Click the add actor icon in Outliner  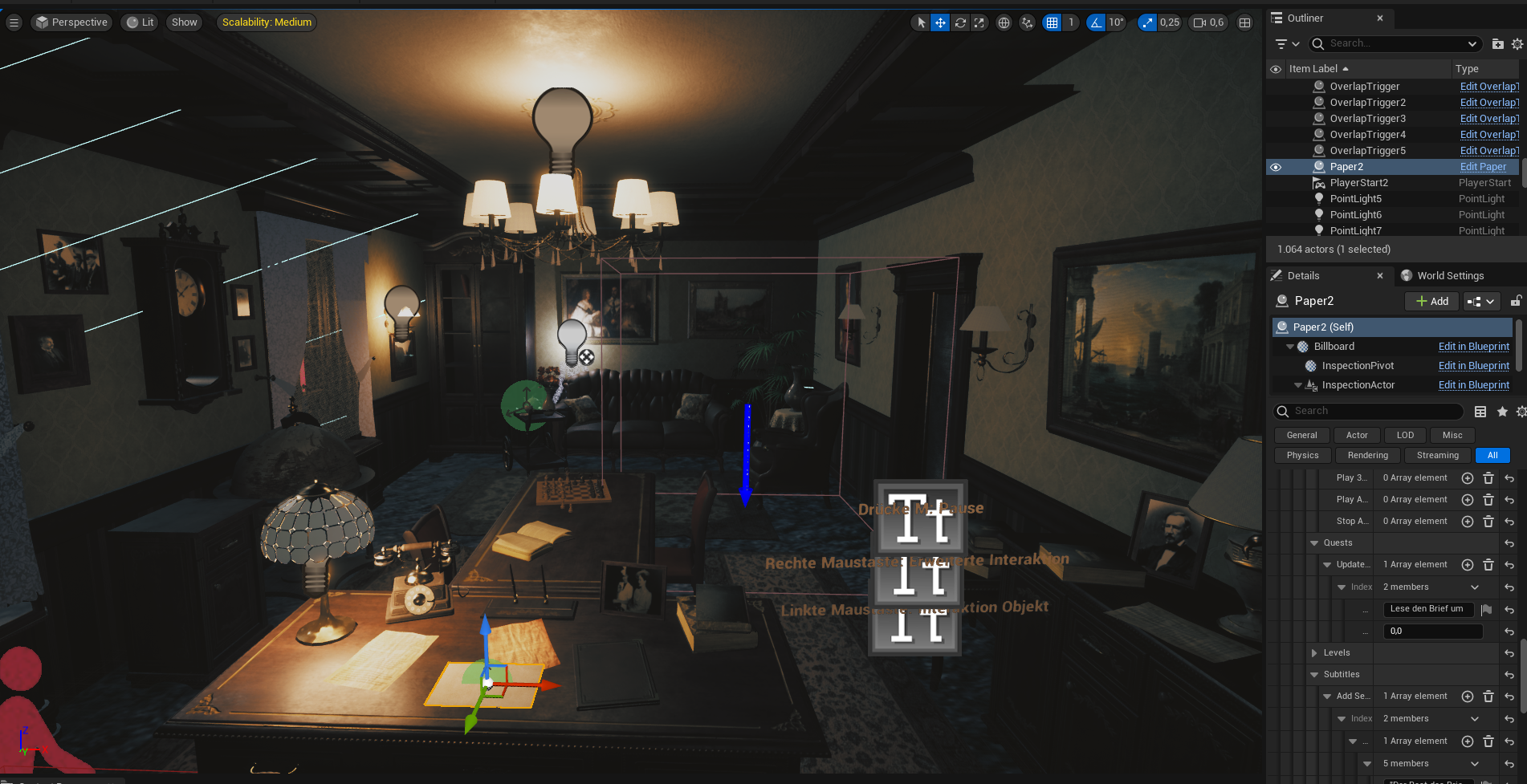[1498, 44]
